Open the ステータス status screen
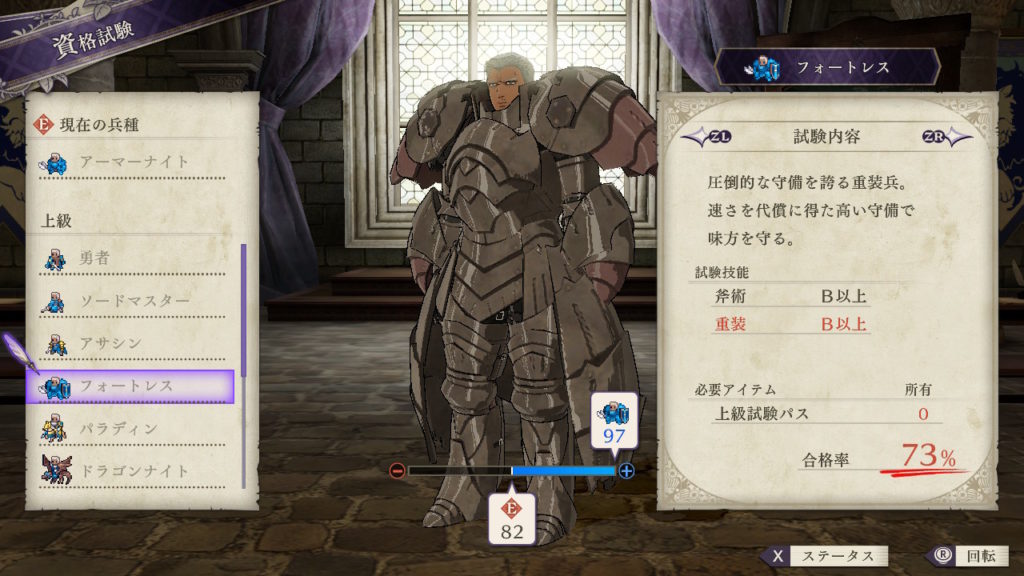The image size is (1024, 576). click(822, 556)
